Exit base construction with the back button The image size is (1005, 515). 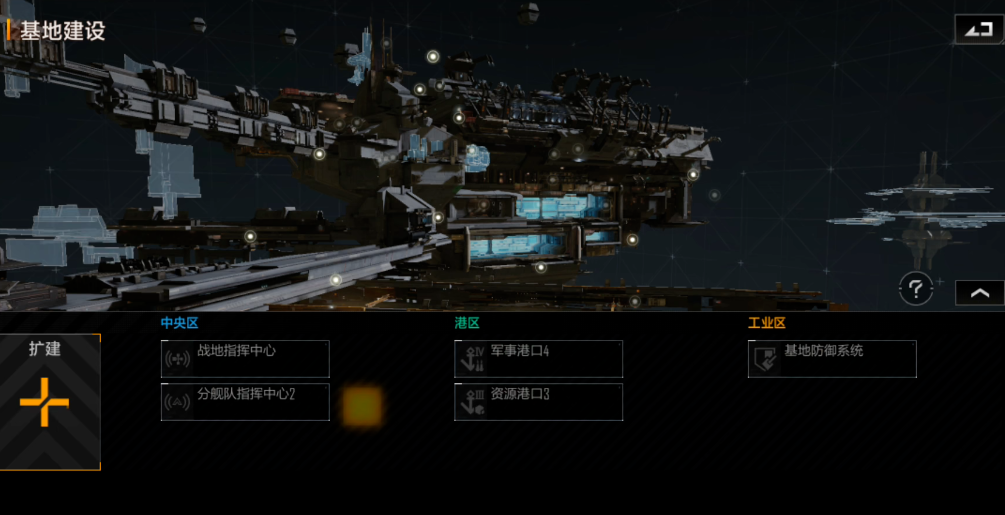tap(979, 30)
